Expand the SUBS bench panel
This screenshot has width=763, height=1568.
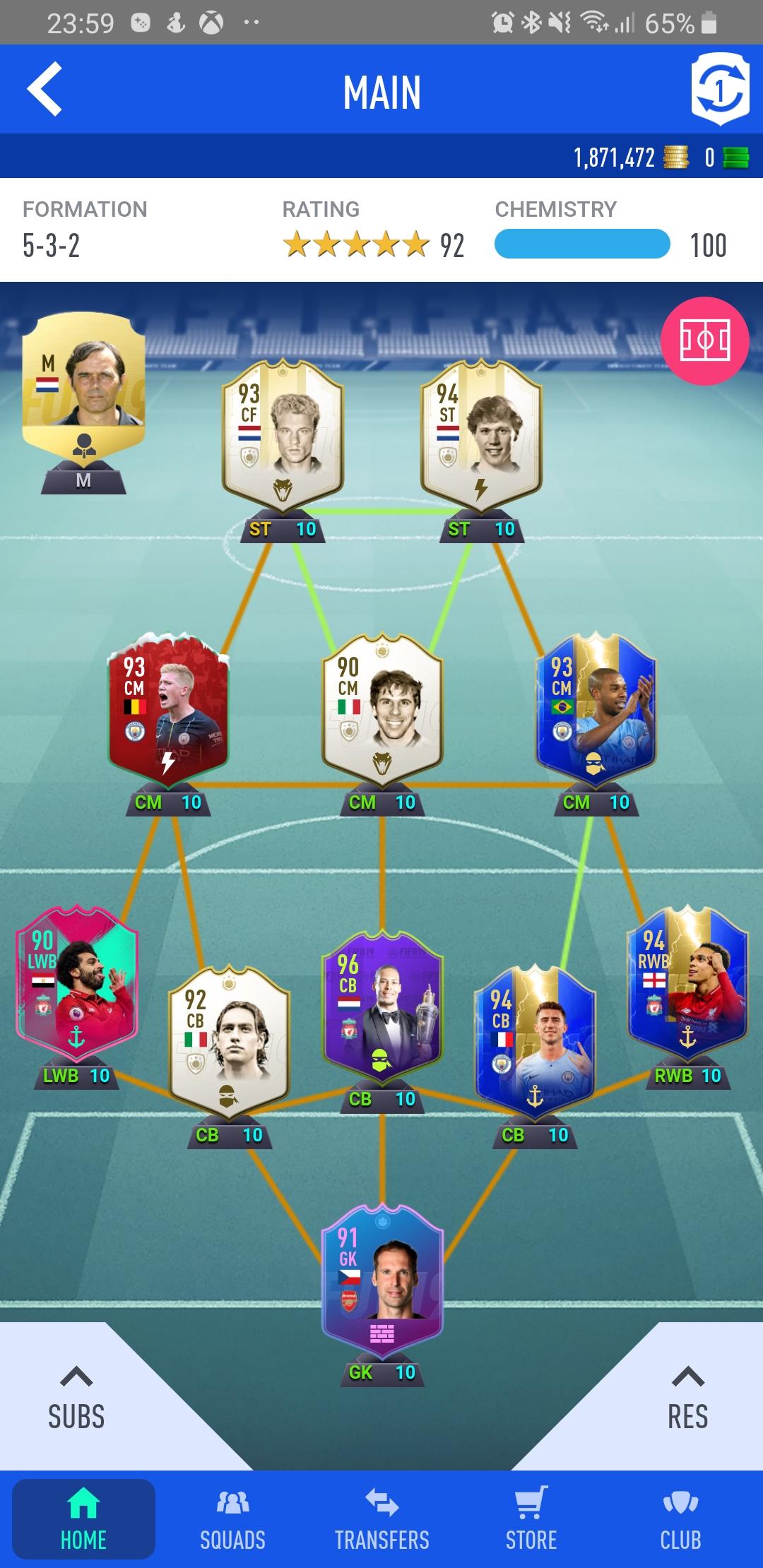tap(76, 1398)
